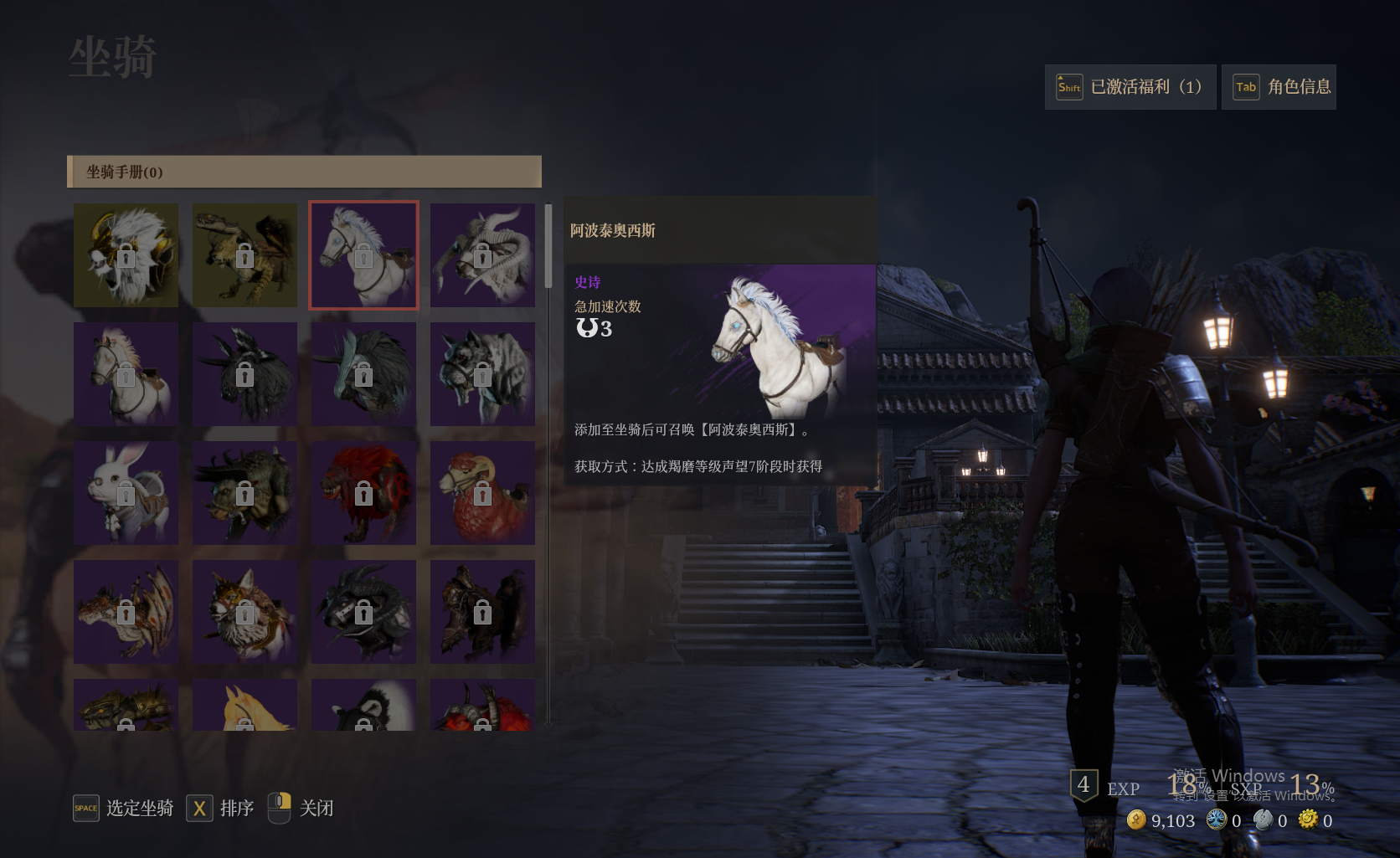Open the 已激活福利 activated benefits panel
The height and width of the screenshot is (858, 1400).
click(x=1130, y=87)
